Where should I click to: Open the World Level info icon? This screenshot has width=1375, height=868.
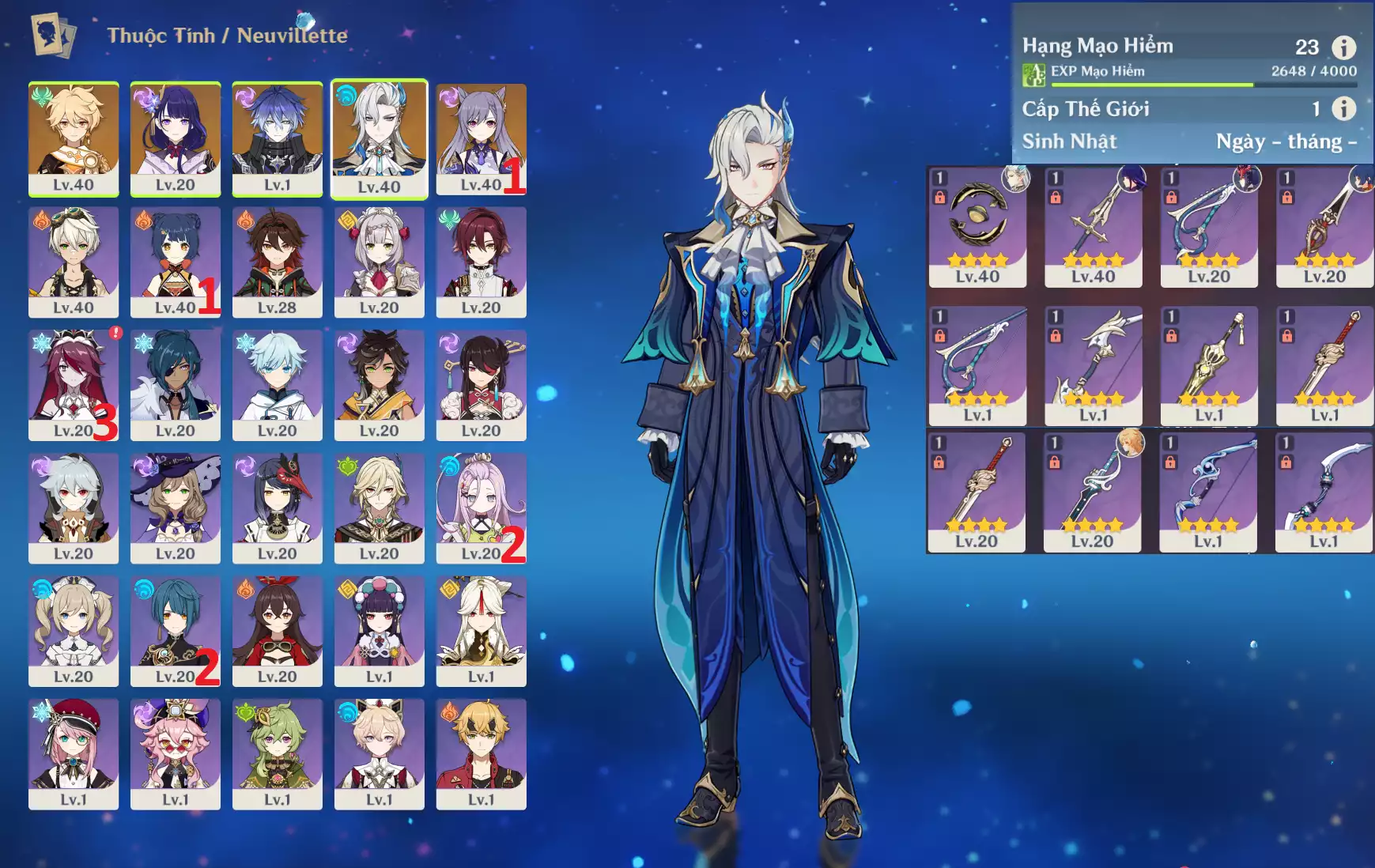coord(1344,108)
